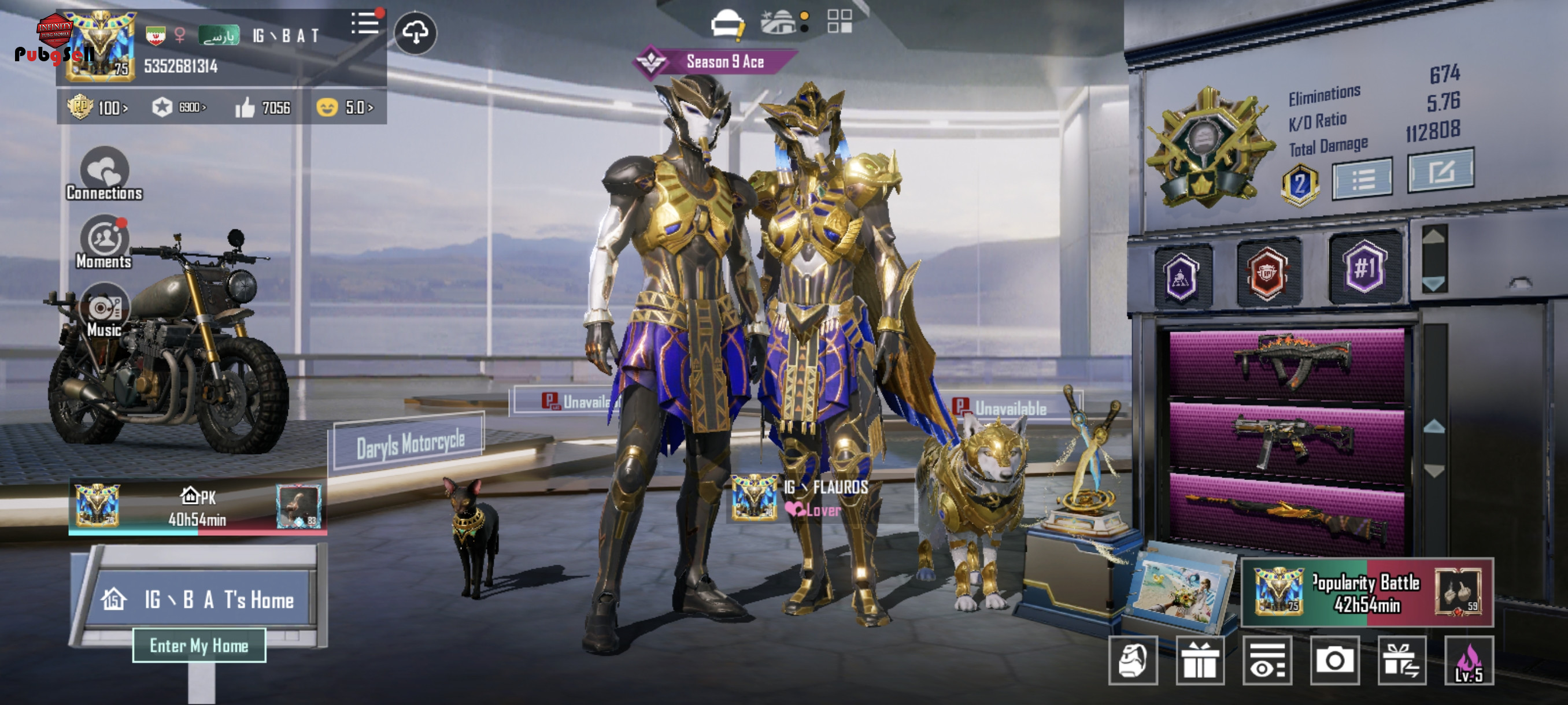
Task: Open the four-squares grid icon
Action: coord(840,21)
